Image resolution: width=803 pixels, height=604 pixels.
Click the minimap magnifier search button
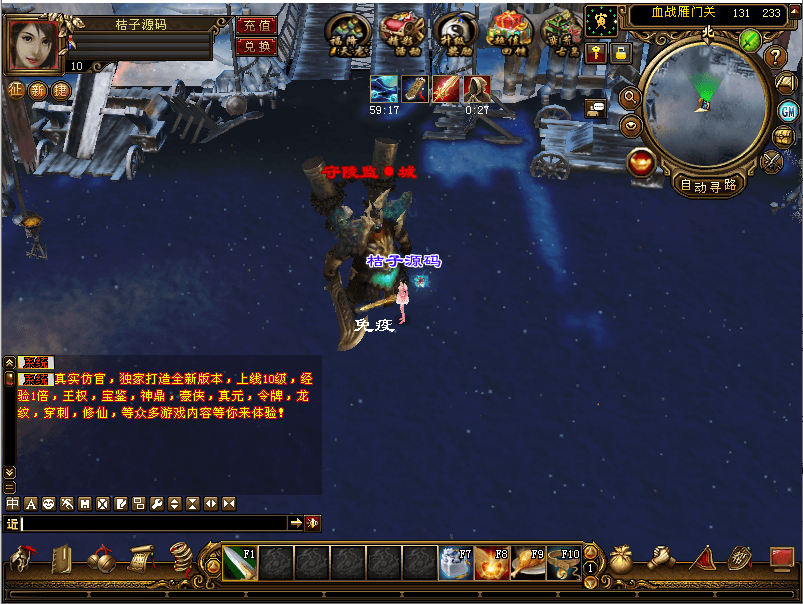(631, 97)
